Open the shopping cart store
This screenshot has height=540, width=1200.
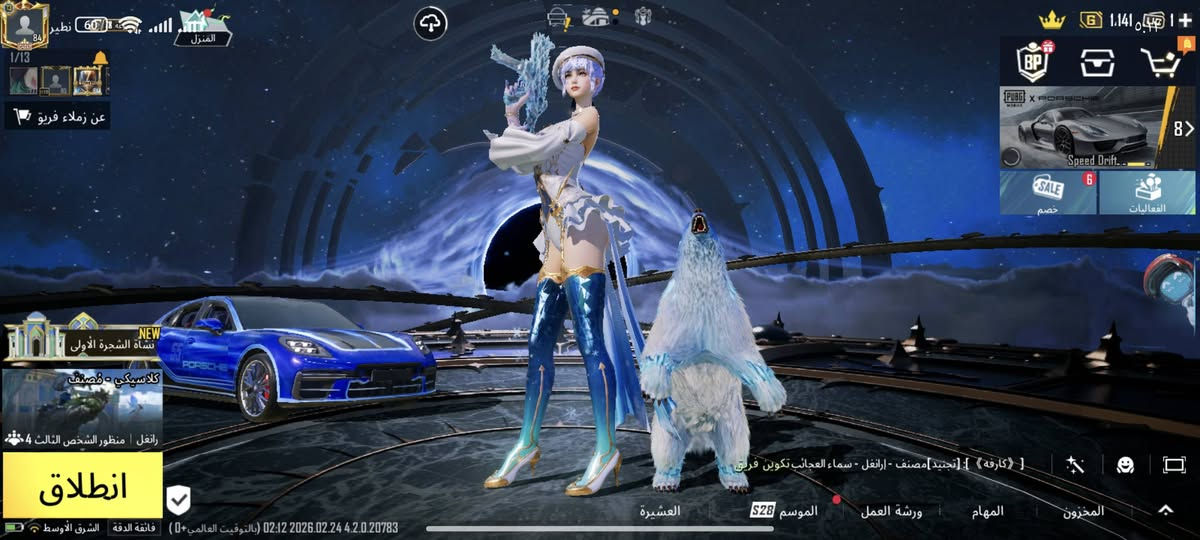coord(1161,62)
